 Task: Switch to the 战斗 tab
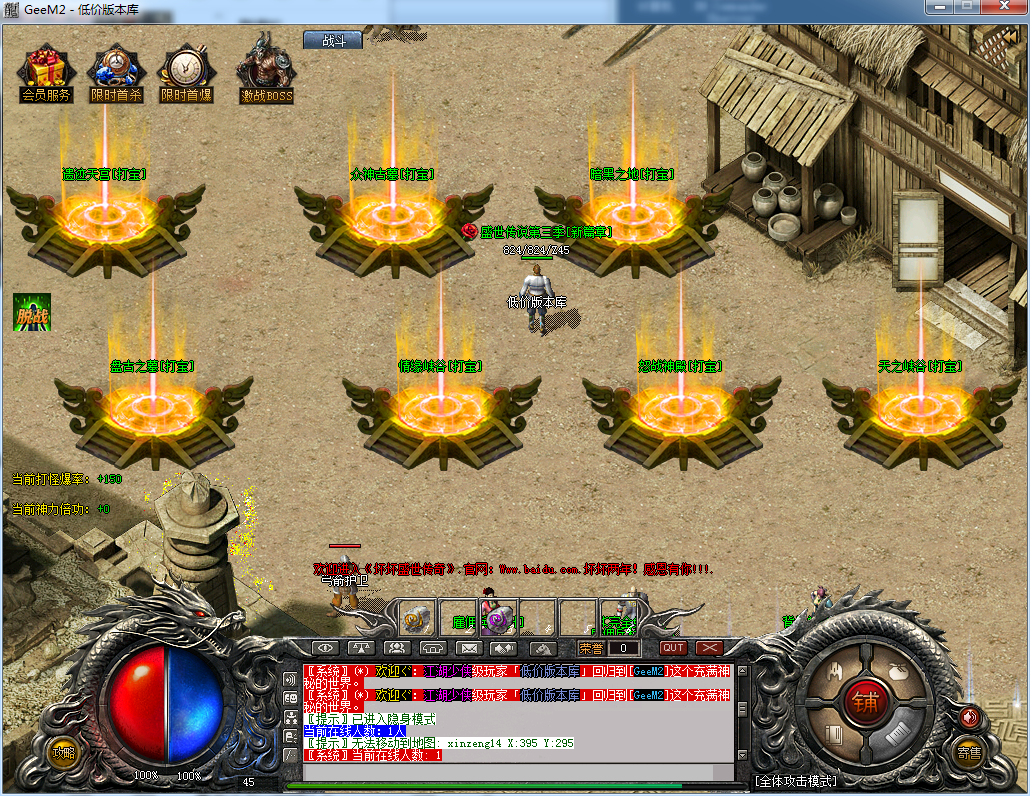(333, 40)
